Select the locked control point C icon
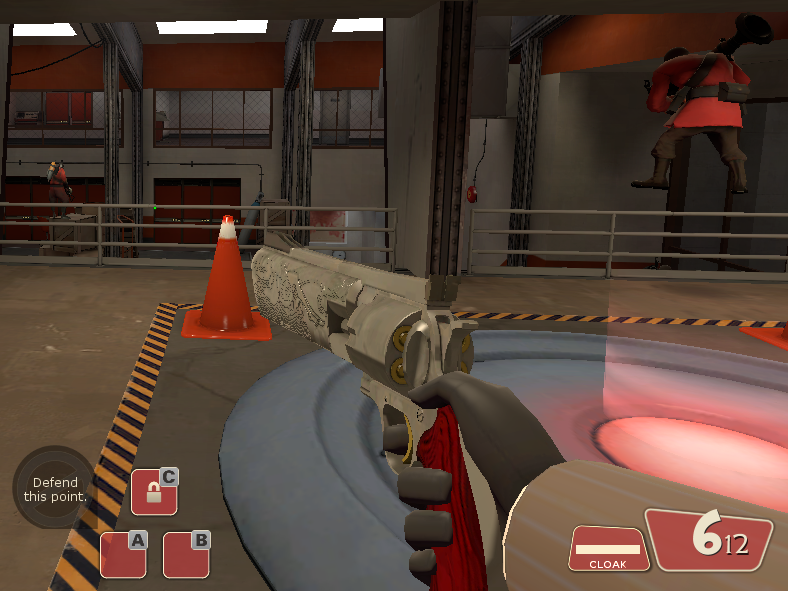 [154, 491]
